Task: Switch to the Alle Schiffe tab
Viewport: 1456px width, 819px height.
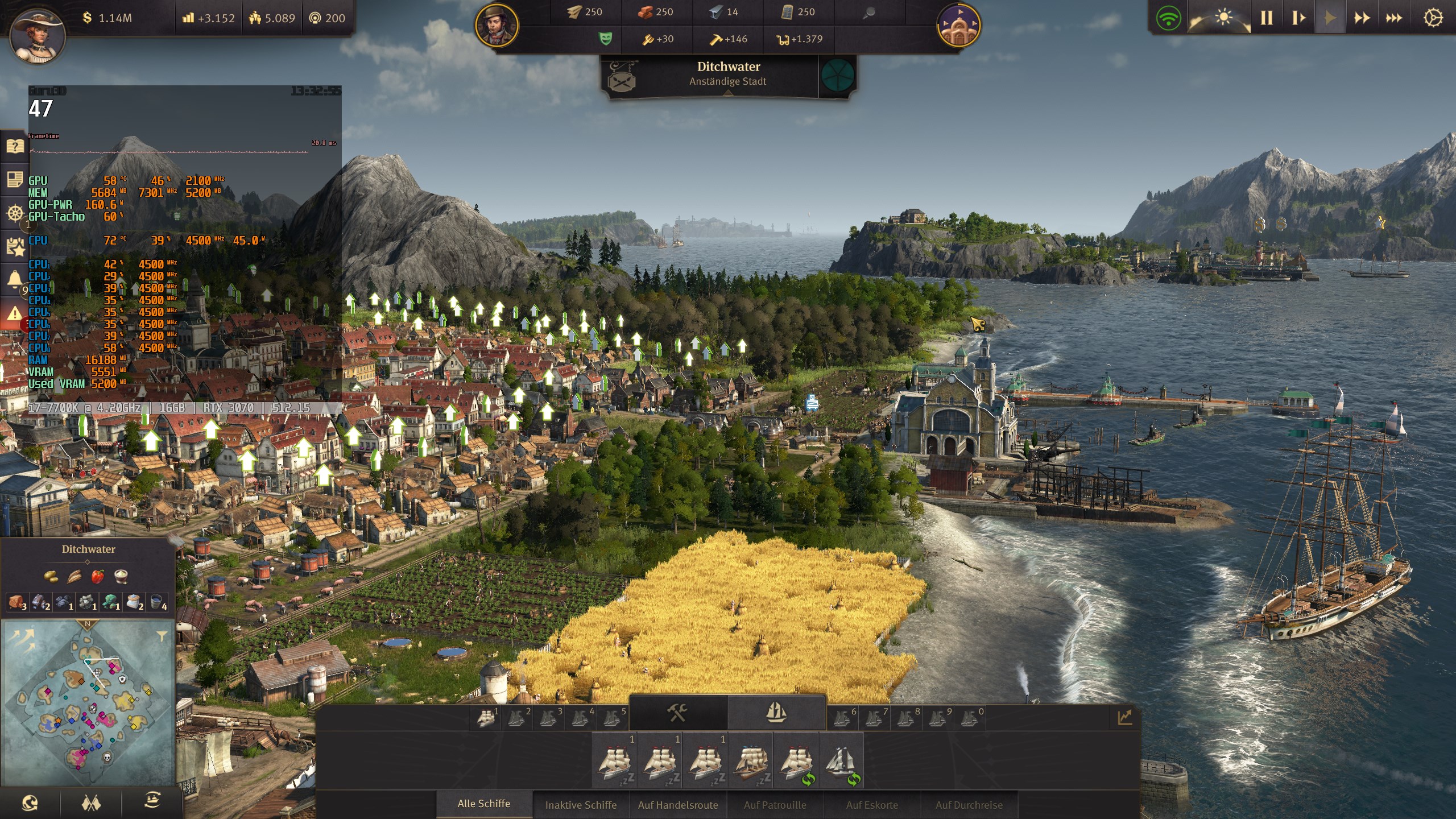Action: coord(483,804)
